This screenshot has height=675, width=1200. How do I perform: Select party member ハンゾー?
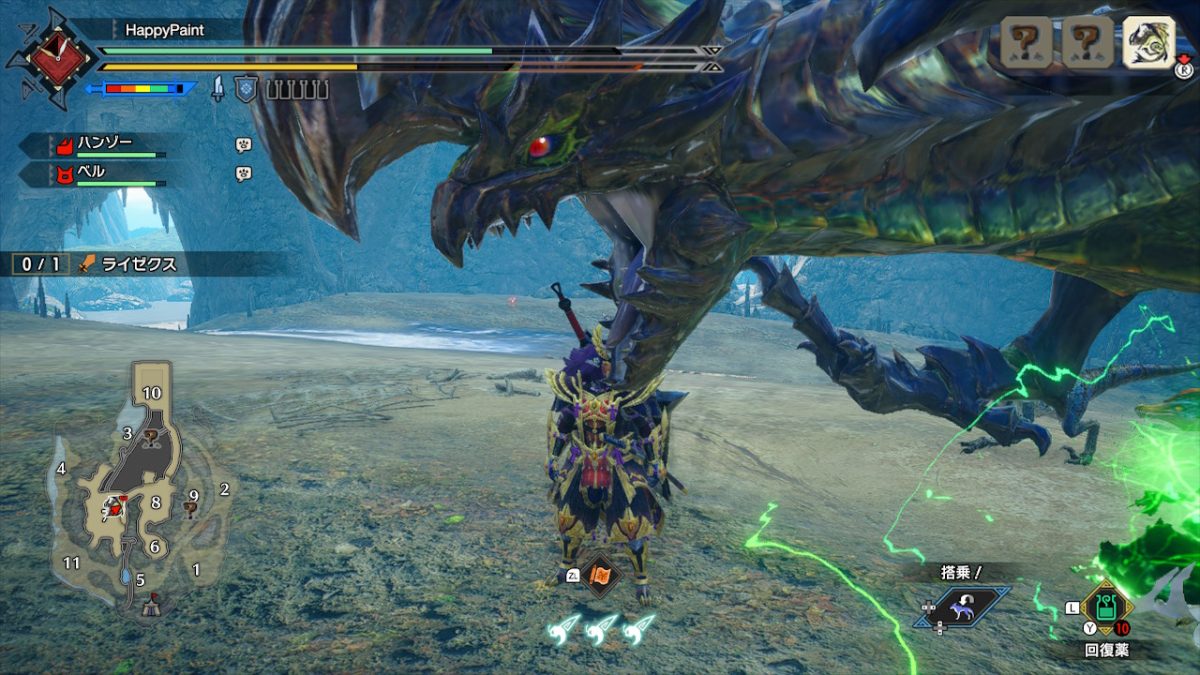105,145
